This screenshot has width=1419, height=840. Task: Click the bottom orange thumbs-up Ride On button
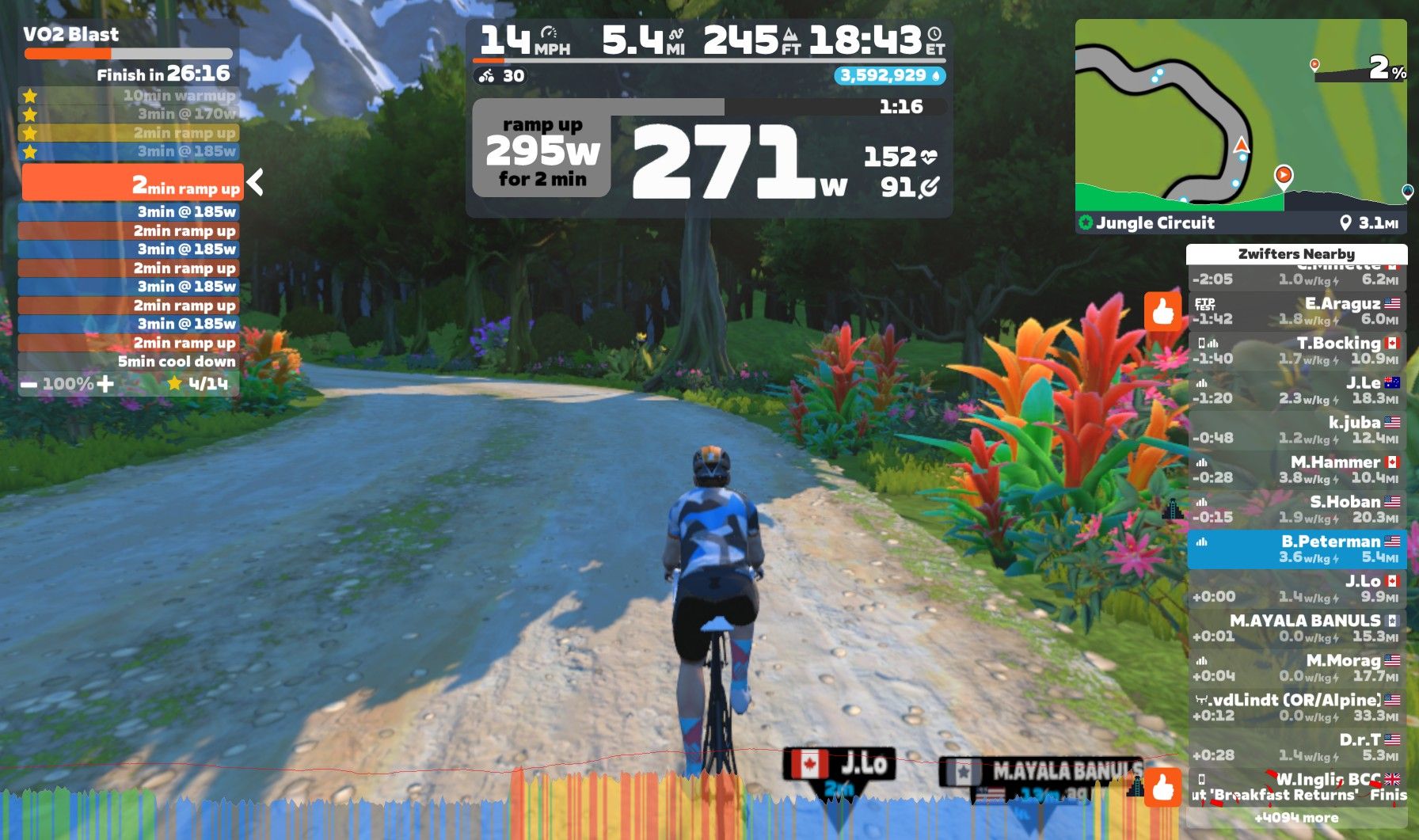tap(1162, 786)
